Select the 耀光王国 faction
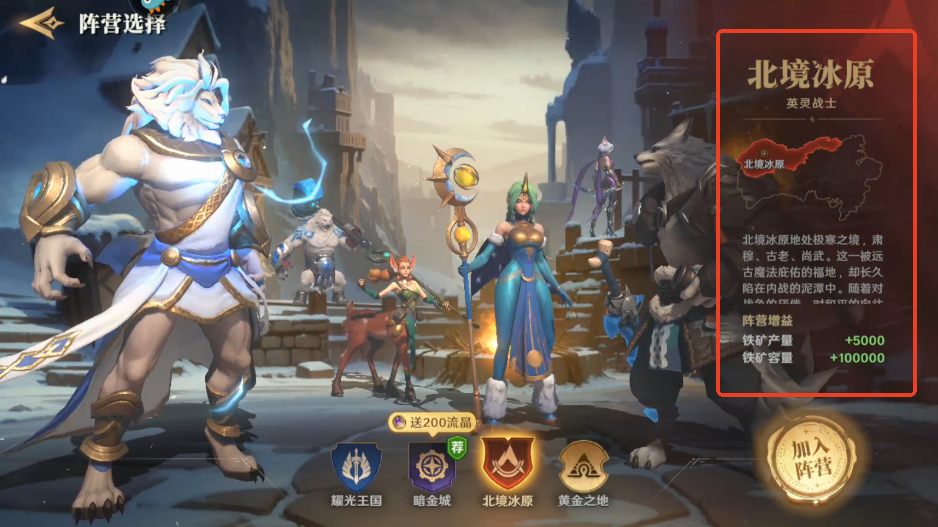The image size is (938, 527). [357, 467]
